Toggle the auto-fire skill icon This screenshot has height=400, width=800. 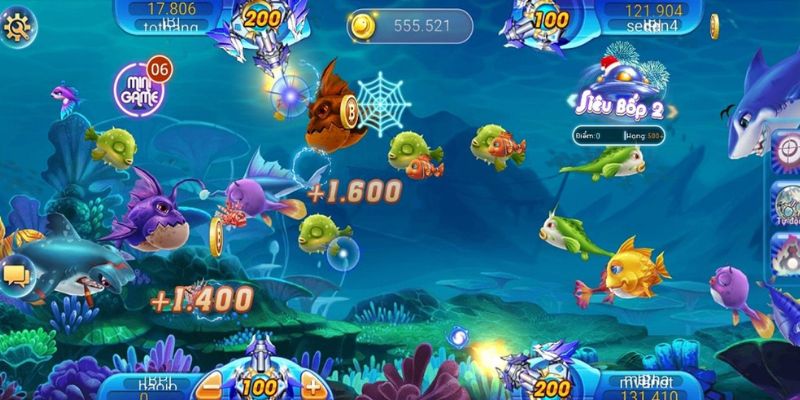(x=787, y=205)
